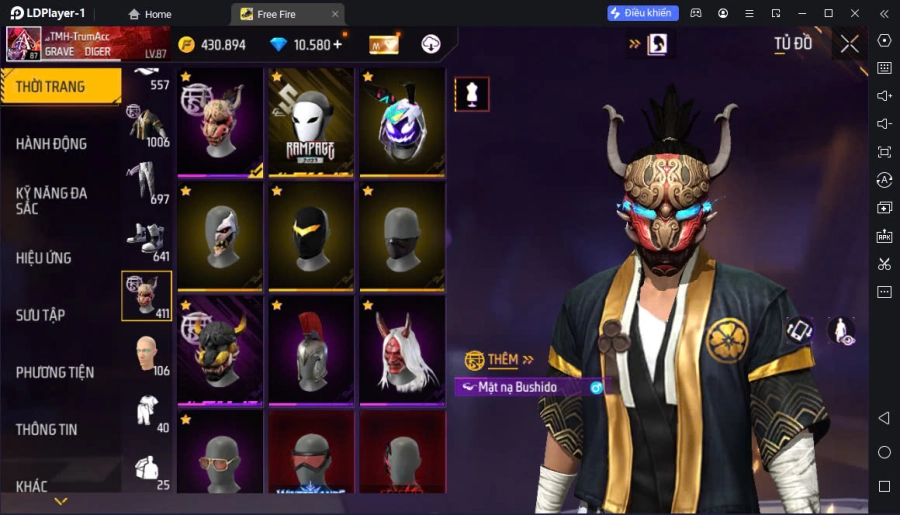Show the PHƯƠNG TIỆN category
The width and height of the screenshot is (900, 515).
coord(55,372)
